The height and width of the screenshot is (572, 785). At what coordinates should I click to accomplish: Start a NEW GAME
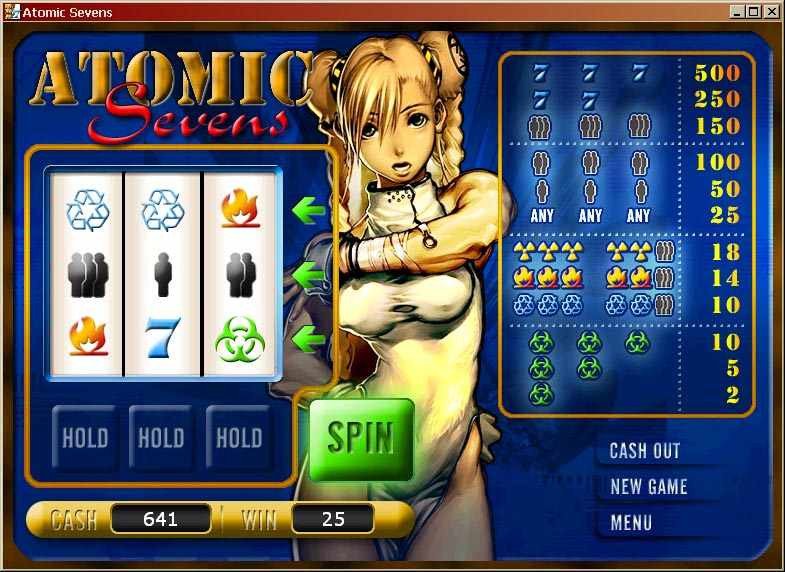(648, 487)
